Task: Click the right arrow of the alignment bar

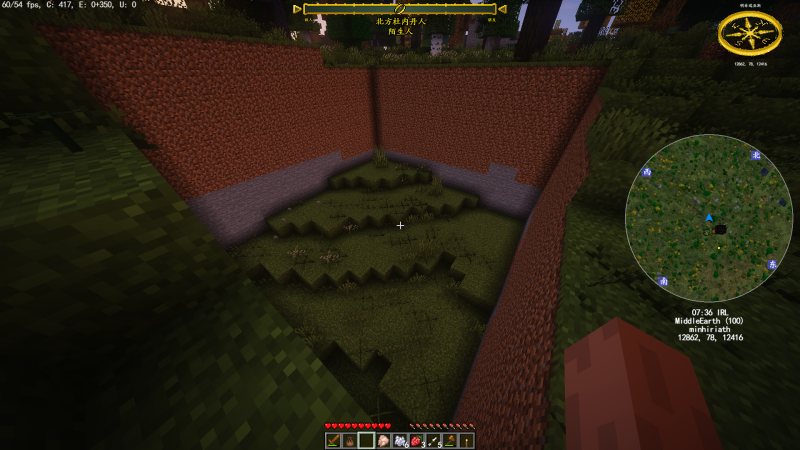Action: pyautogui.click(x=502, y=9)
